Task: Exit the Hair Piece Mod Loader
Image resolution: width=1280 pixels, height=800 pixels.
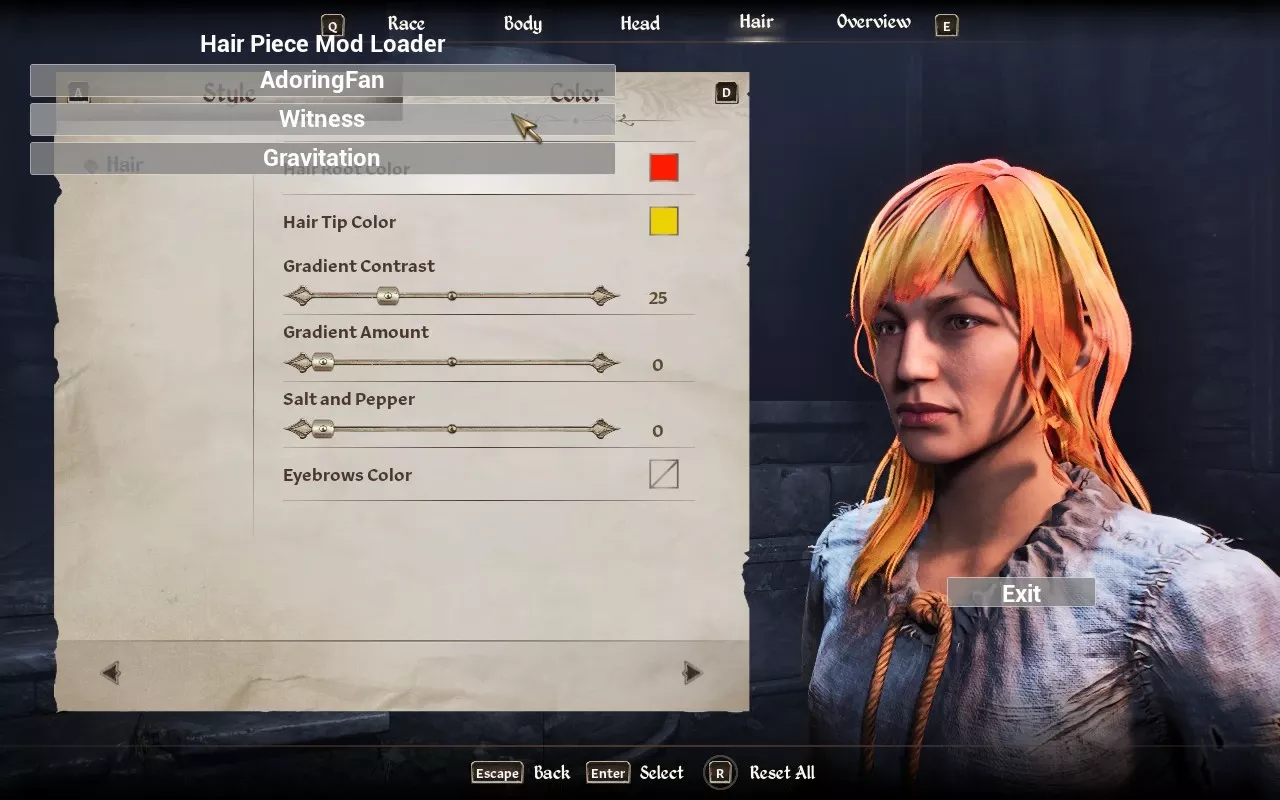Action: (x=1021, y=593)
